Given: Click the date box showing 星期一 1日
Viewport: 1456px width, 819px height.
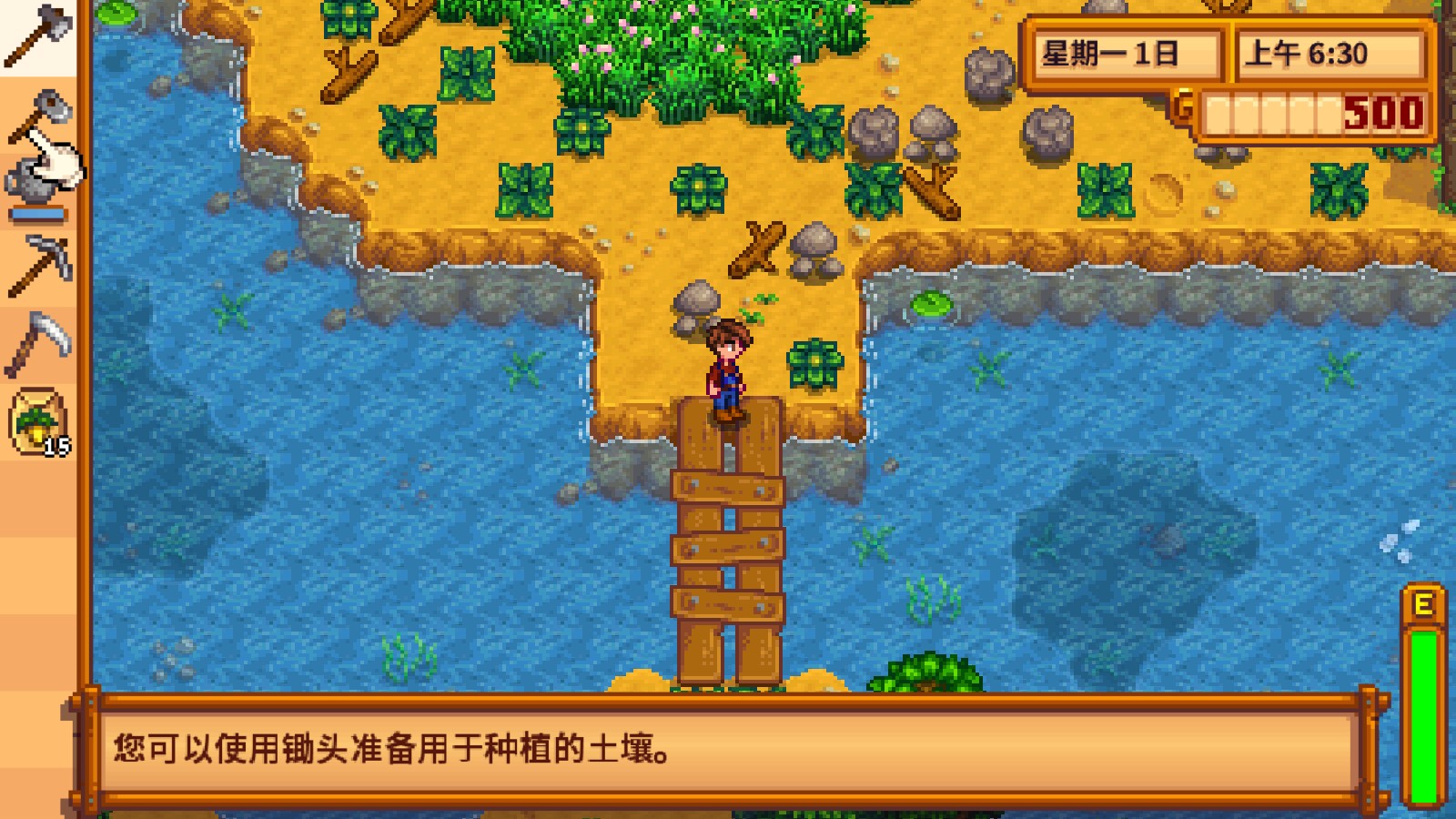Looking at the screenshot, I should (1125, 55).
